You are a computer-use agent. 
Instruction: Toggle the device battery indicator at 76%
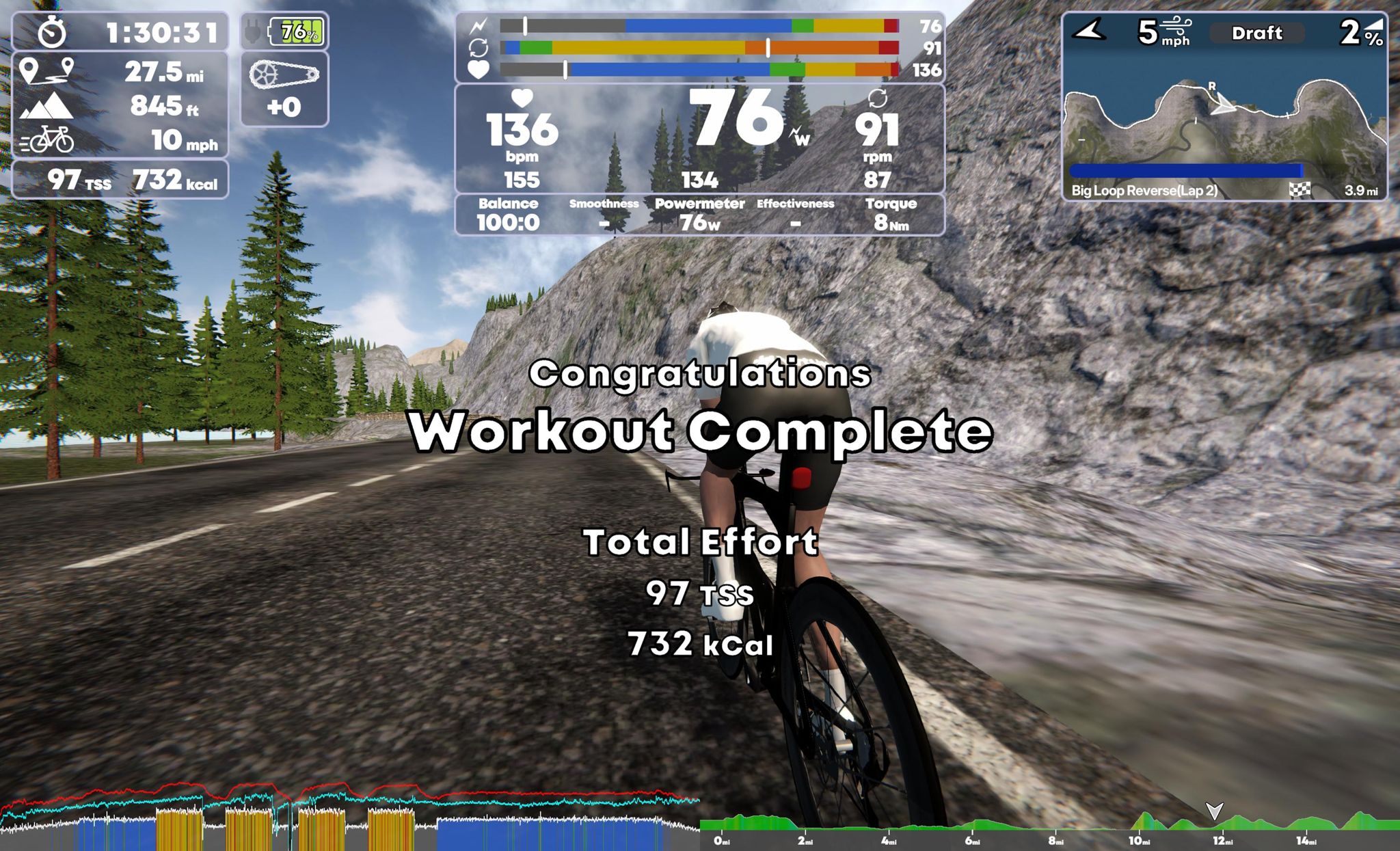295,30
